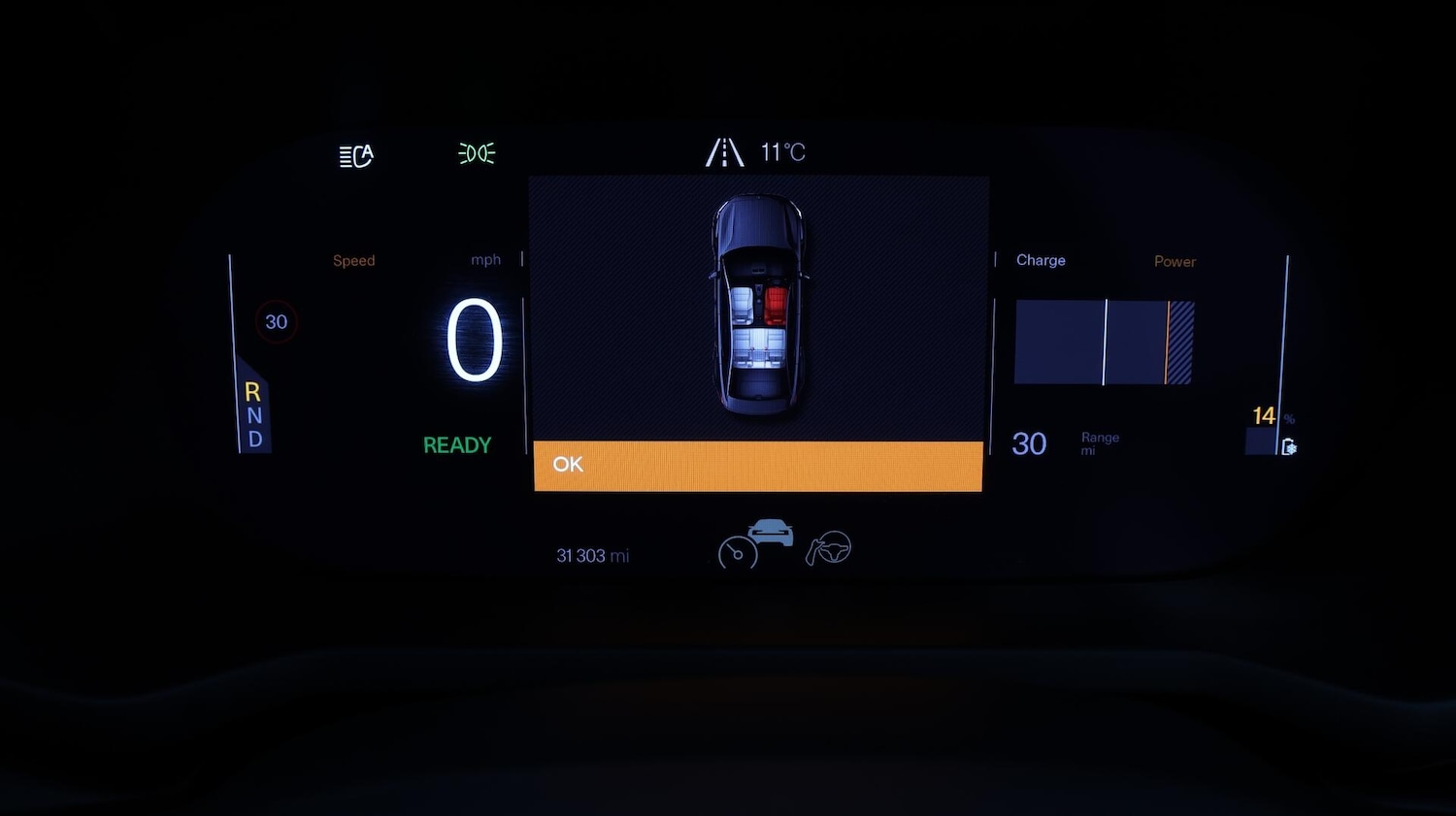Click the battery charging plug icon

click(1288, 446)
